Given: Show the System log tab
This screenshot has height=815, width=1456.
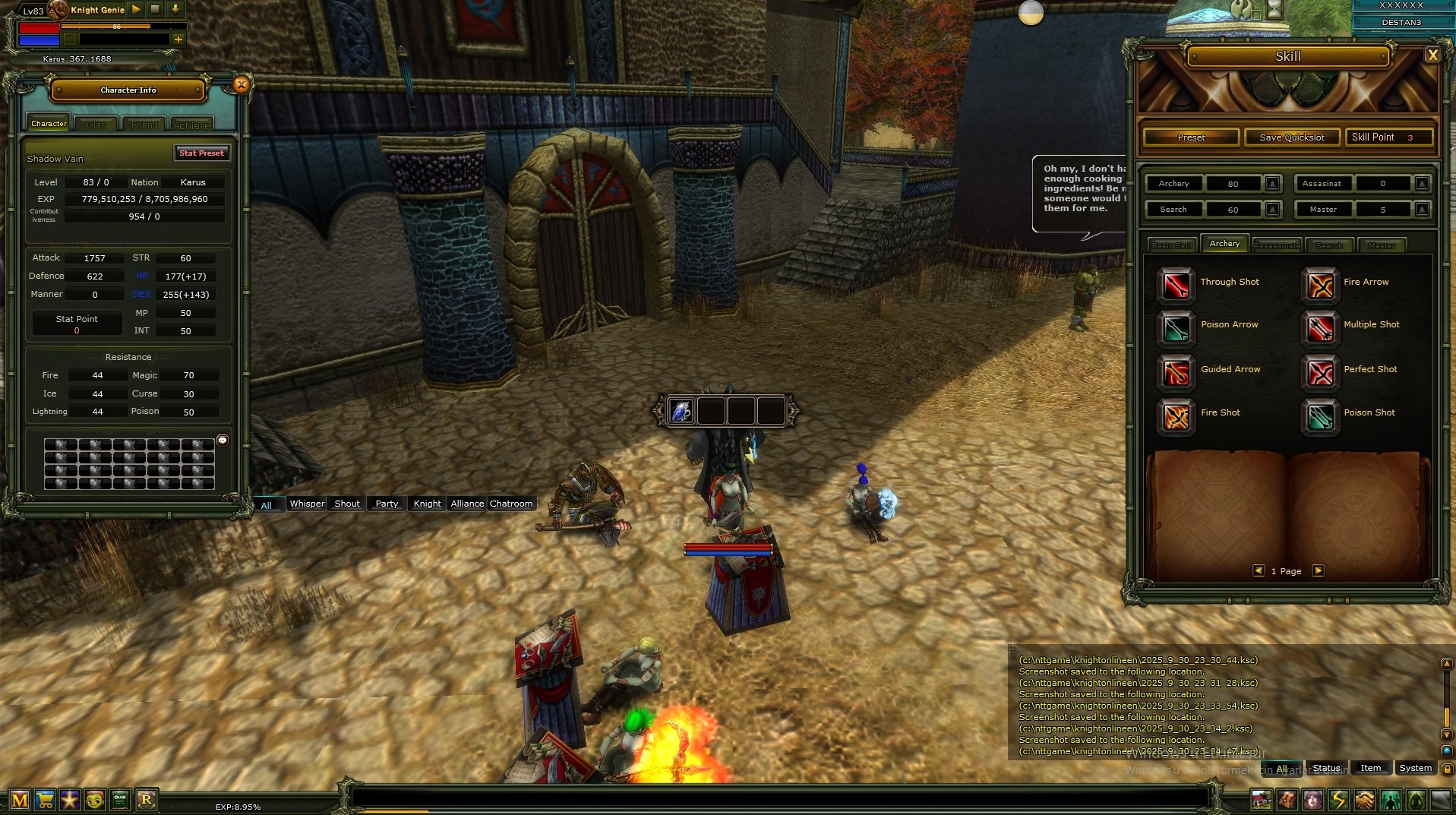Looking at the screenshot, I should click(1415, 768).
